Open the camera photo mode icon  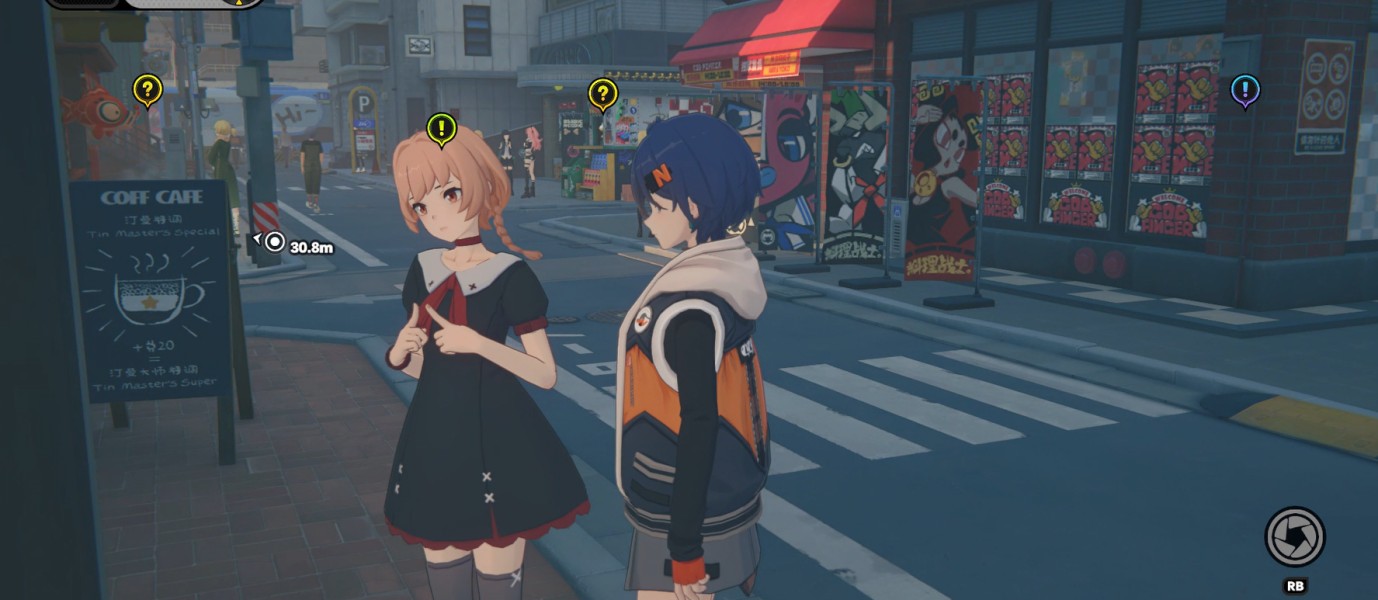pos(1294,537)
